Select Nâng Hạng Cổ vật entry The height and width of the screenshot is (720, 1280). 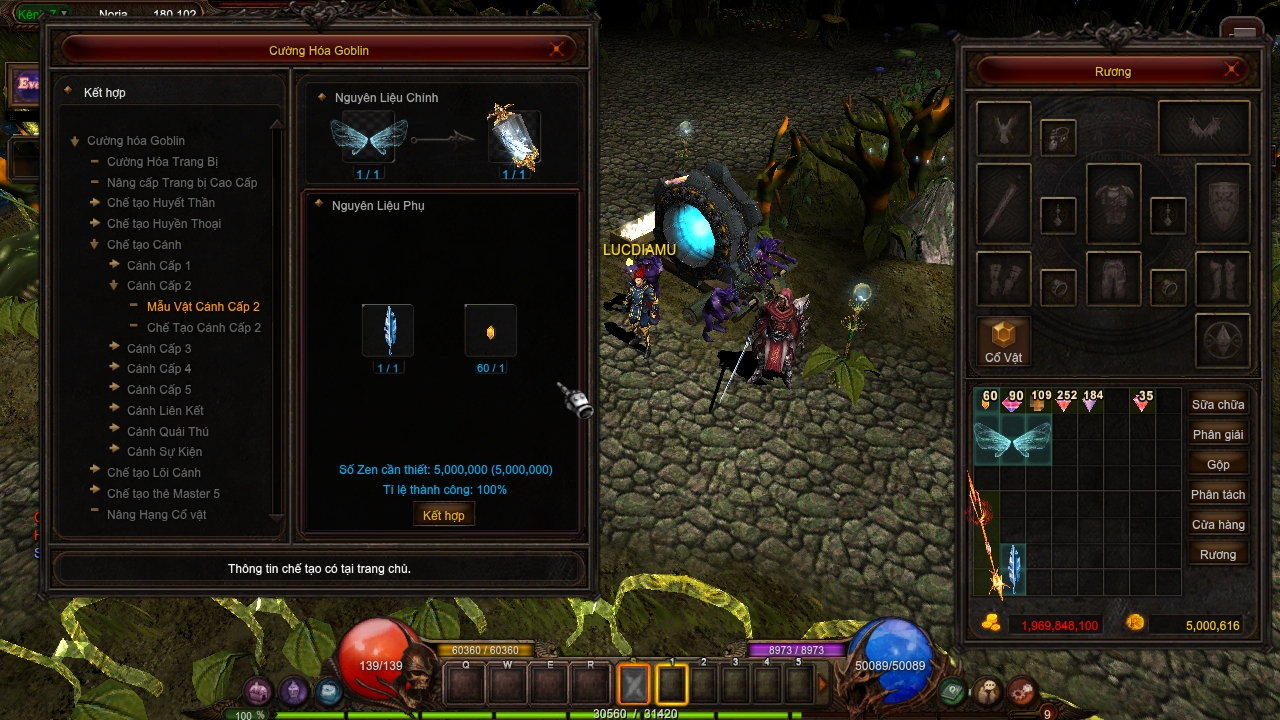[x=156, y=514]
